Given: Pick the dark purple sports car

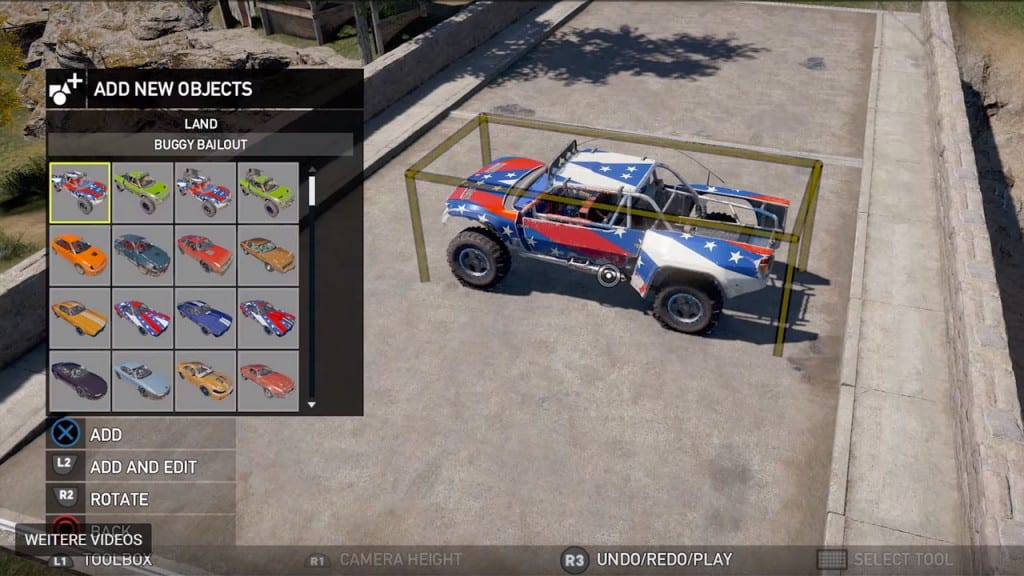Looking at the screenshot, I should tap(80, 380).
